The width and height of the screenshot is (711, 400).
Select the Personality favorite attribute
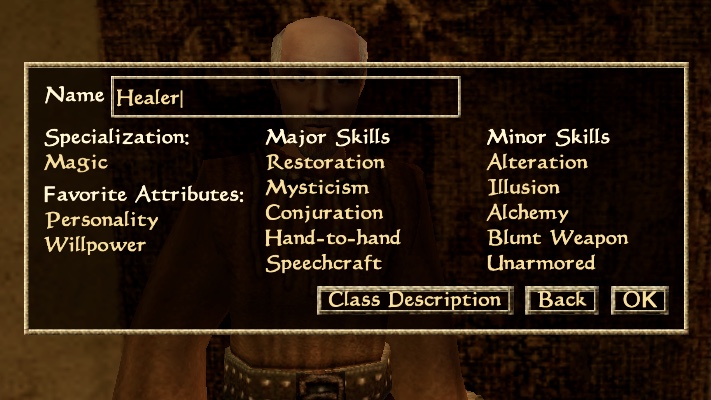coord(102,220)
